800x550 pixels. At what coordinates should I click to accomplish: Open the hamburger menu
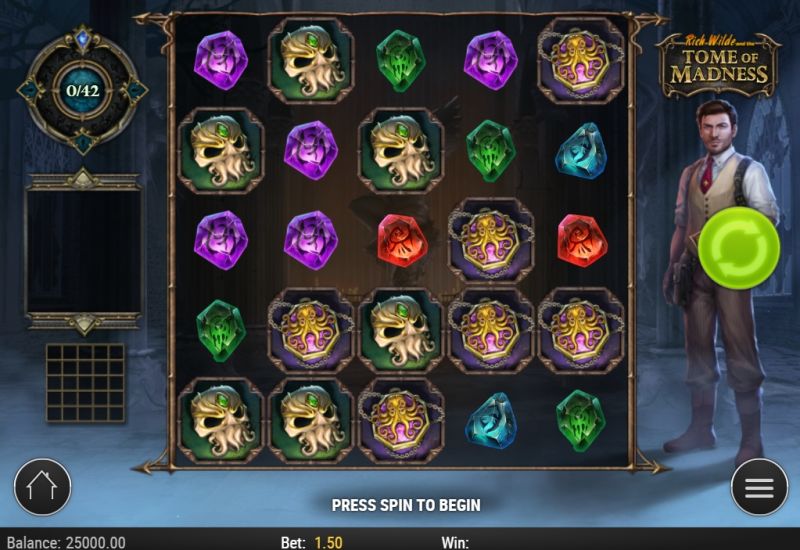759,487
